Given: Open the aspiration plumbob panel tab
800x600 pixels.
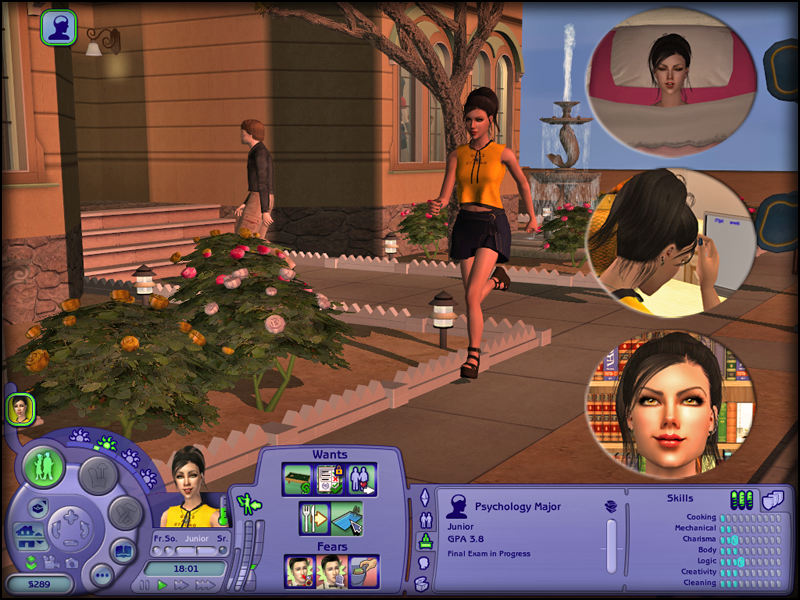Looking at the screenshot, I should pos(423,497).
